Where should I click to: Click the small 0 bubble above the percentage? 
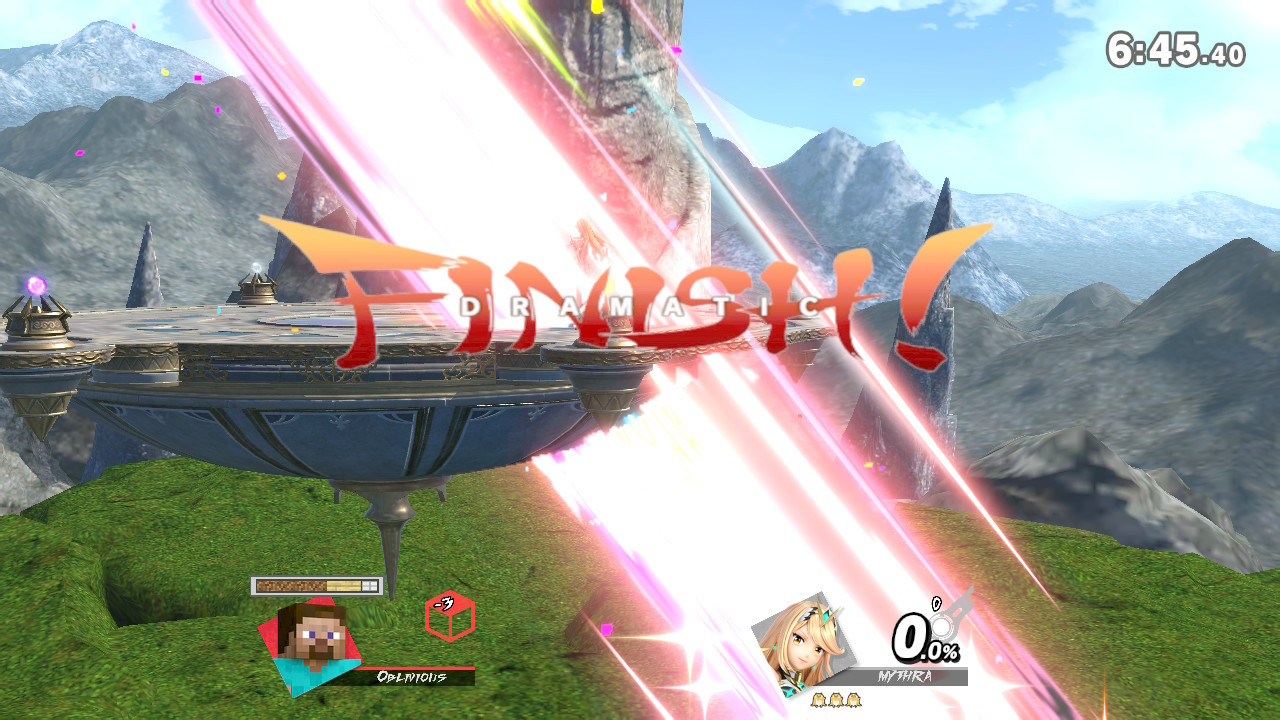(x=936, y=604)
